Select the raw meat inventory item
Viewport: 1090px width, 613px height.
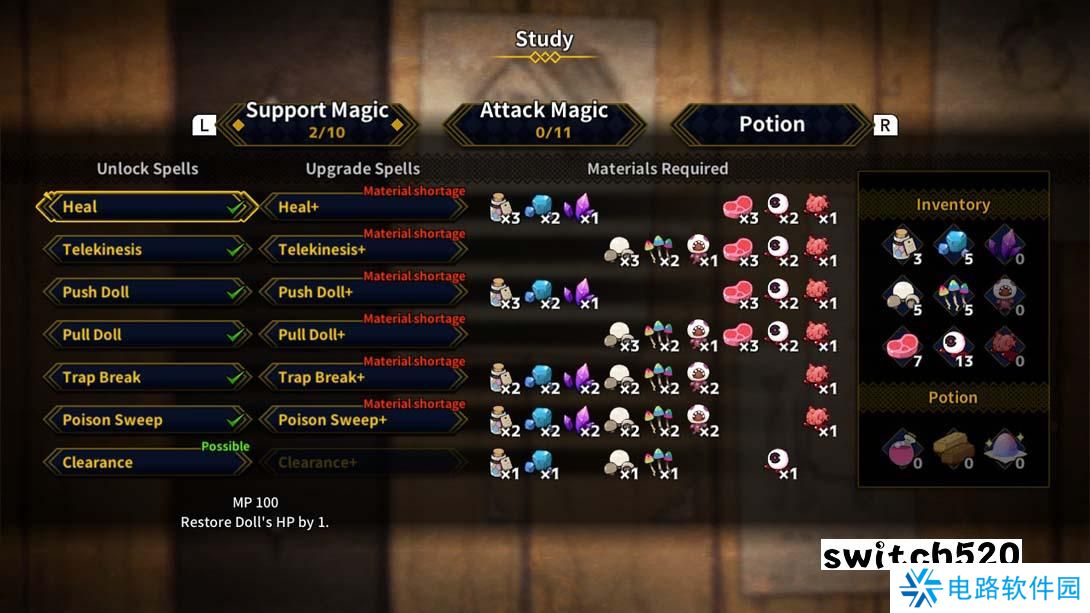902,348
